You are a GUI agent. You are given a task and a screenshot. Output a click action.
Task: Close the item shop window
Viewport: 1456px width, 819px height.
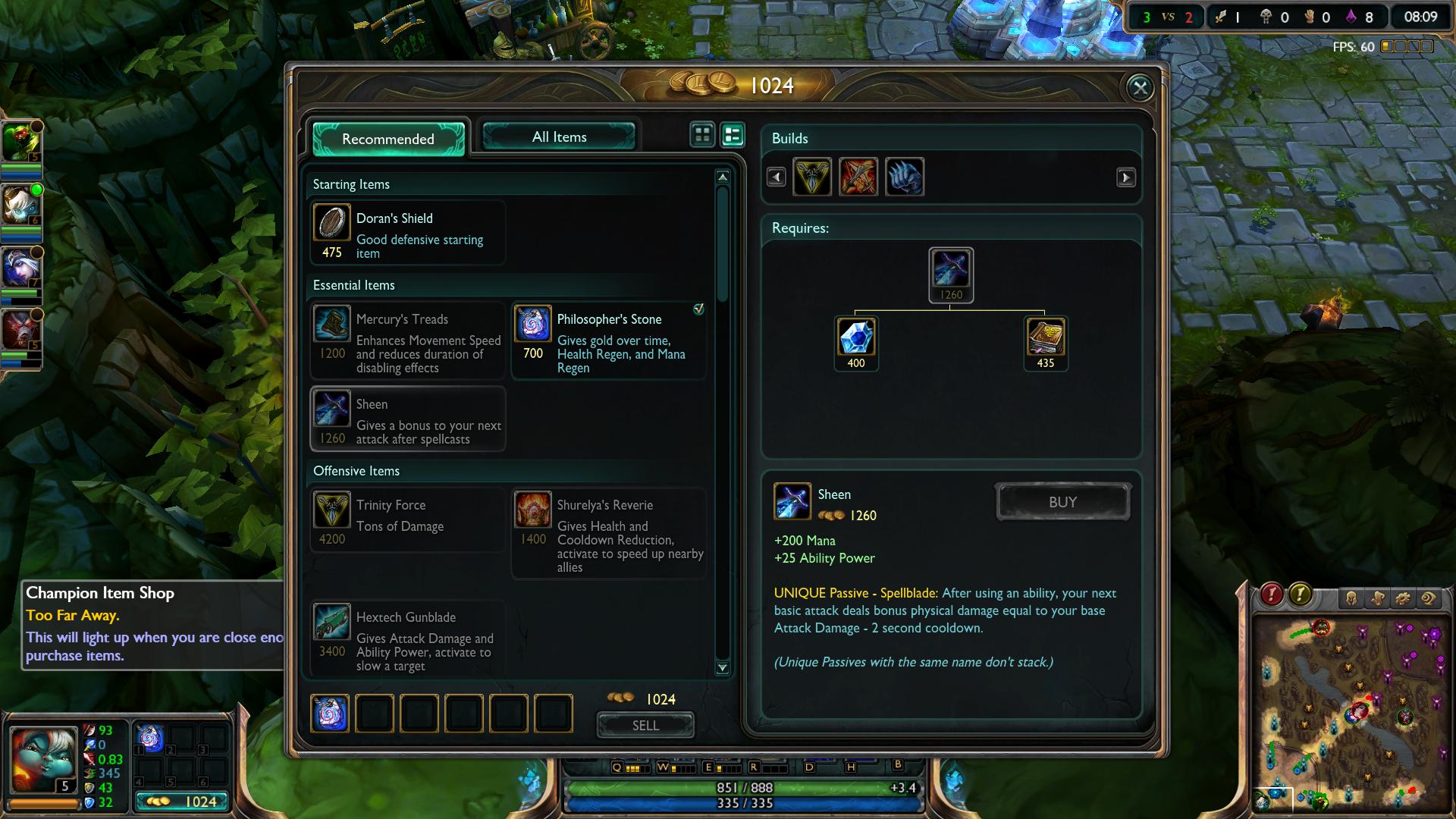click(x=1140, y=88)
